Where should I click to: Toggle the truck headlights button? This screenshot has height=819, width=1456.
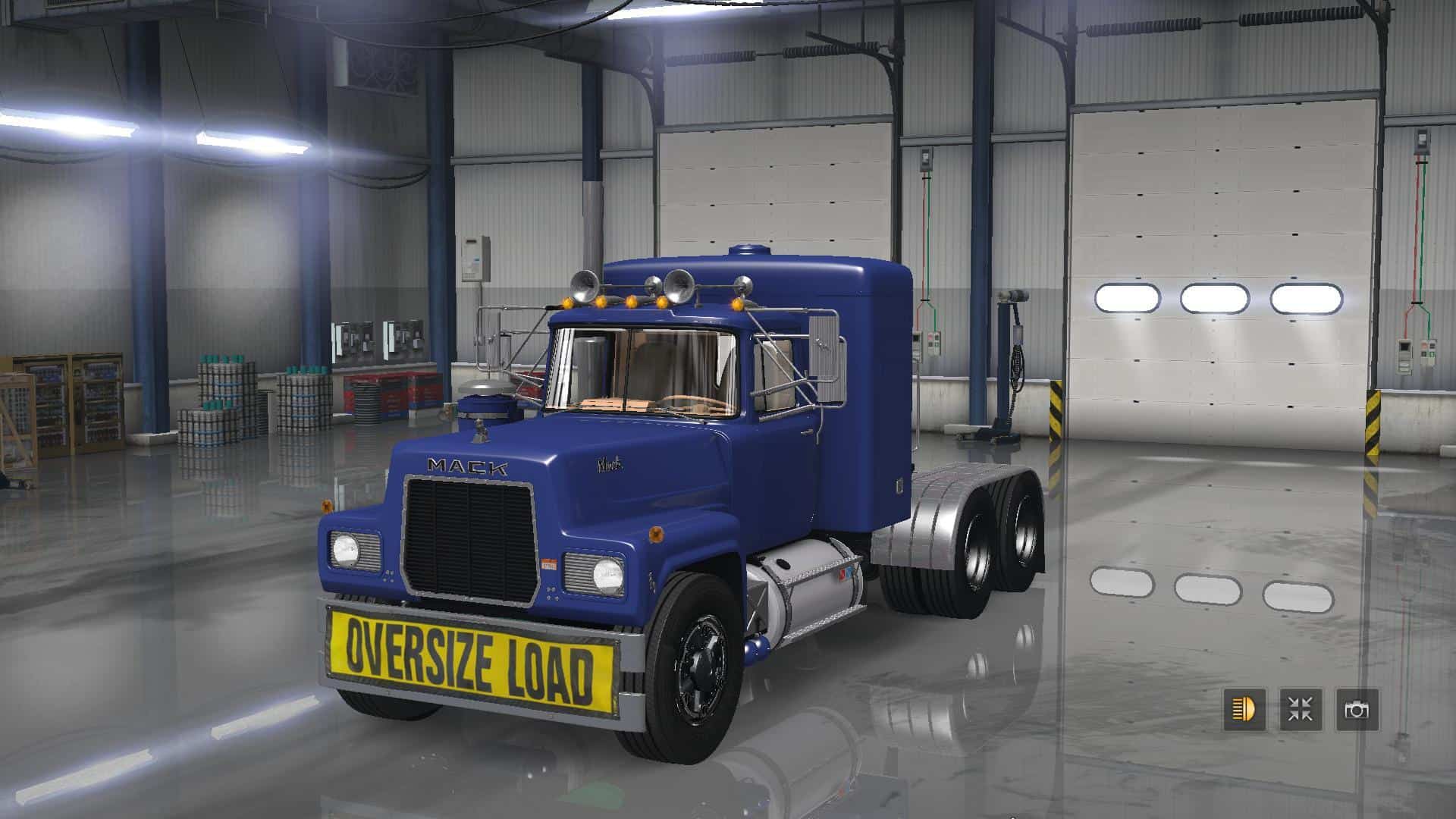tap(1244, 710)
